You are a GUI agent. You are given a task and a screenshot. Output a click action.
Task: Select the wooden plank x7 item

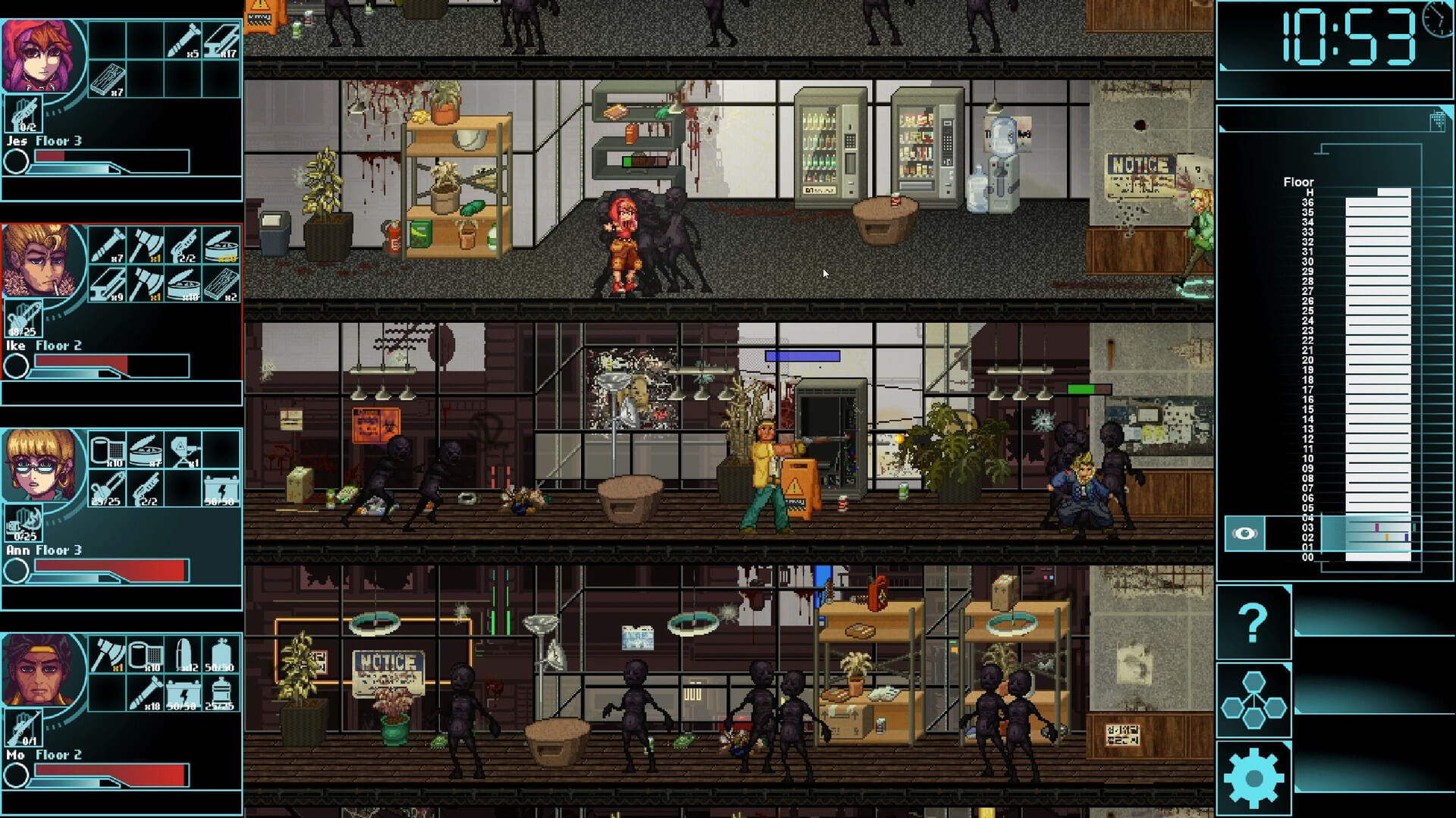pos(109,80)
